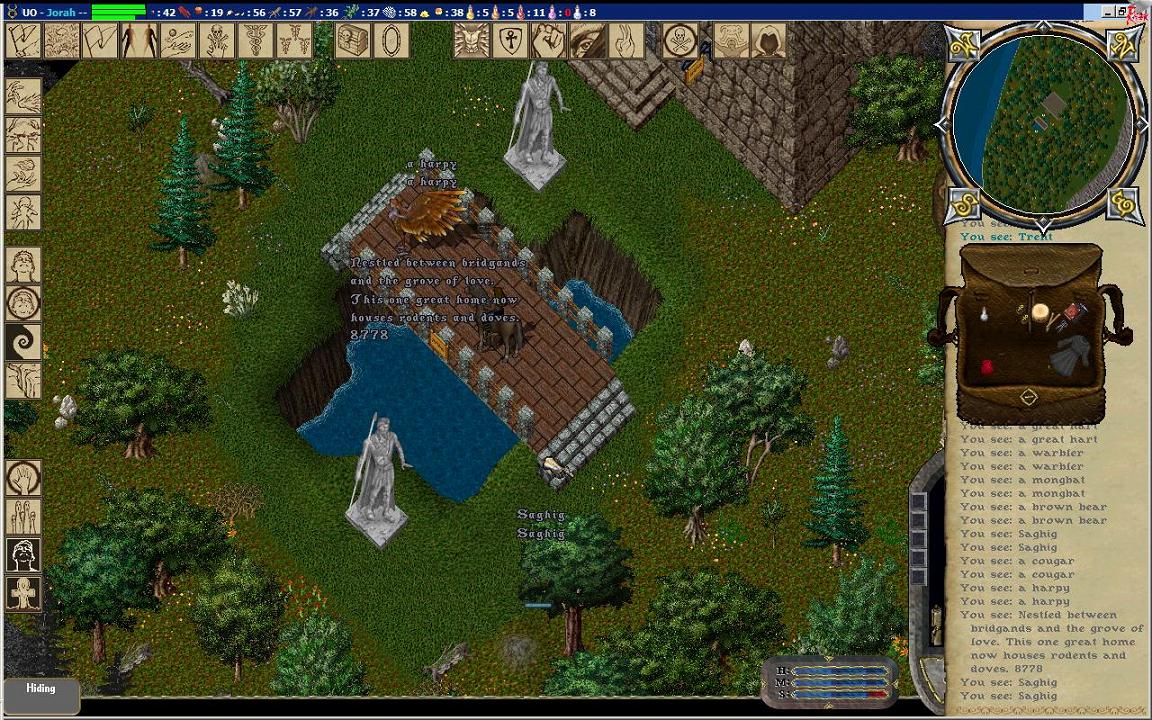Pick the grey robe in the backpack
The image size is (1152, 720).
pyautogui.click(x=1070, y=356)
